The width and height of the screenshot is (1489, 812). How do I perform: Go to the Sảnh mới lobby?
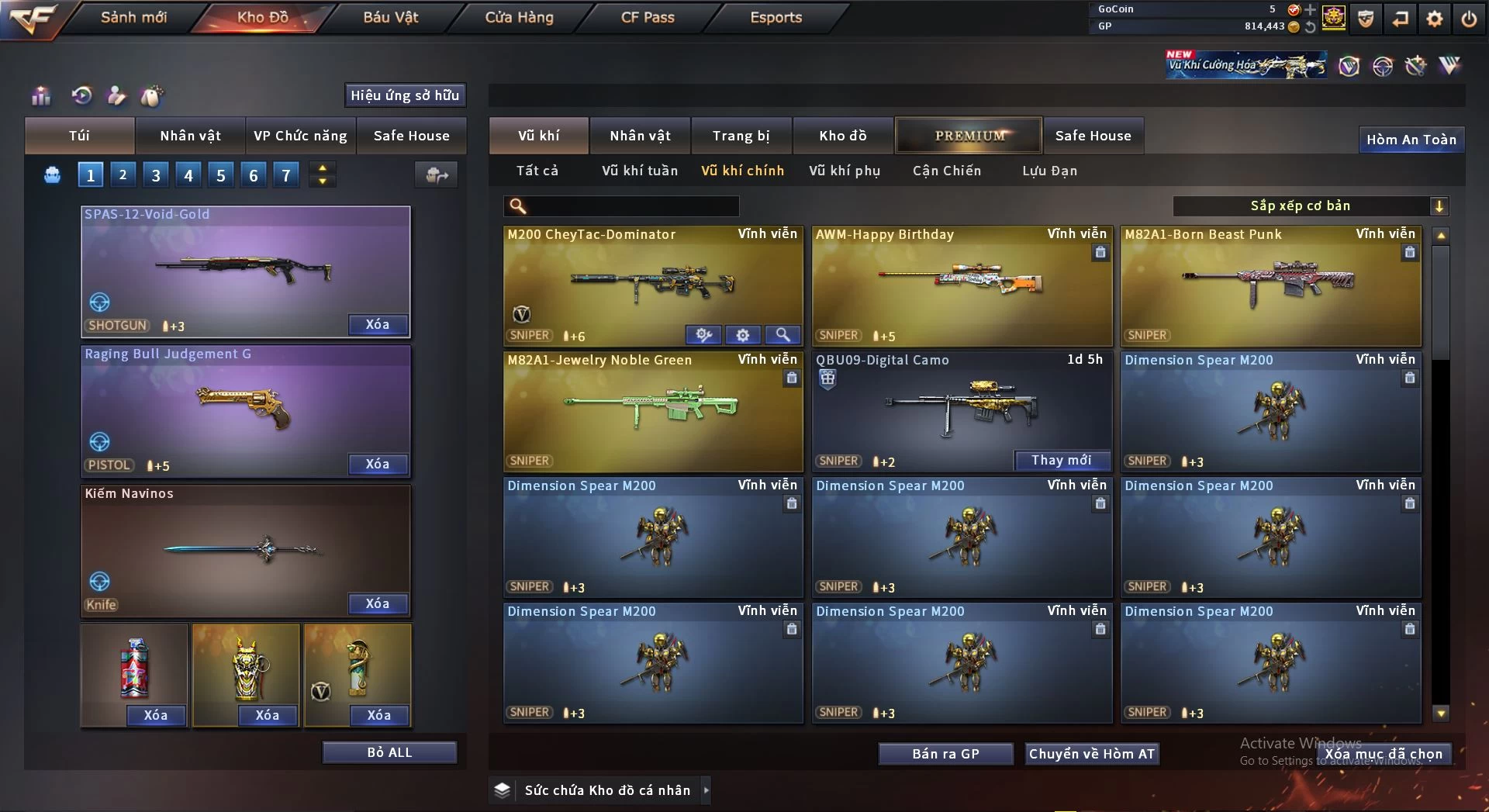tap(133, 17)
